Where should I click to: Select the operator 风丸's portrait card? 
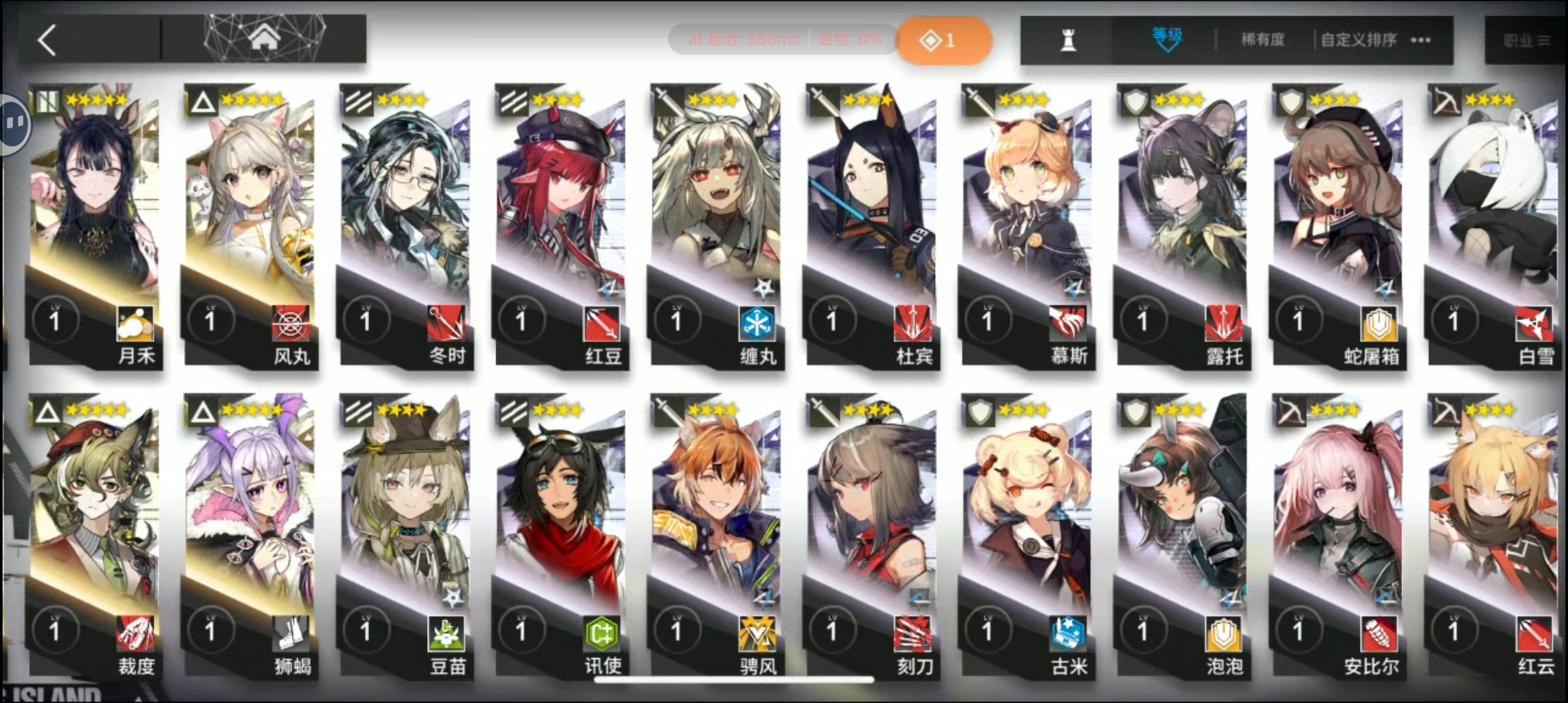pos(251,195)
